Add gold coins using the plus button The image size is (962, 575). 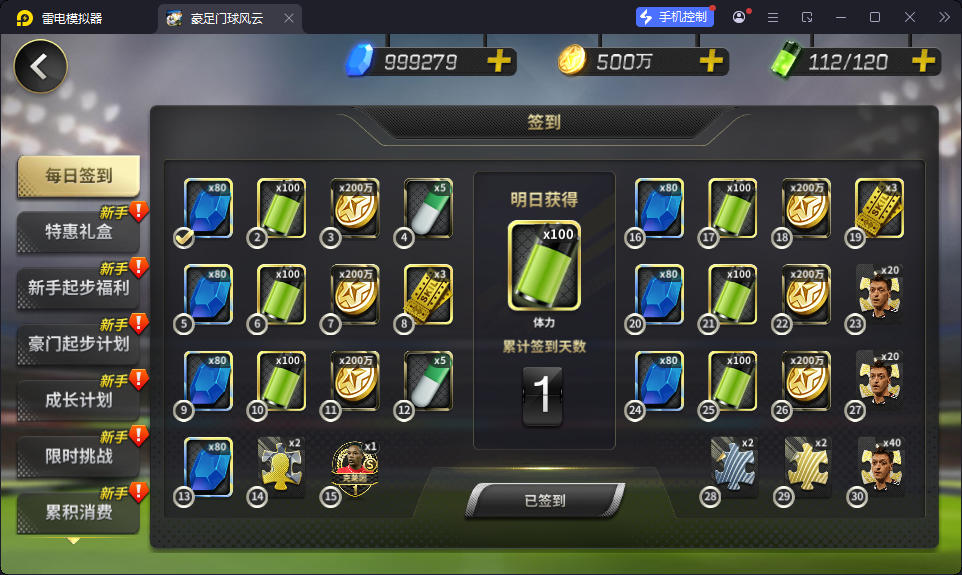711,62
